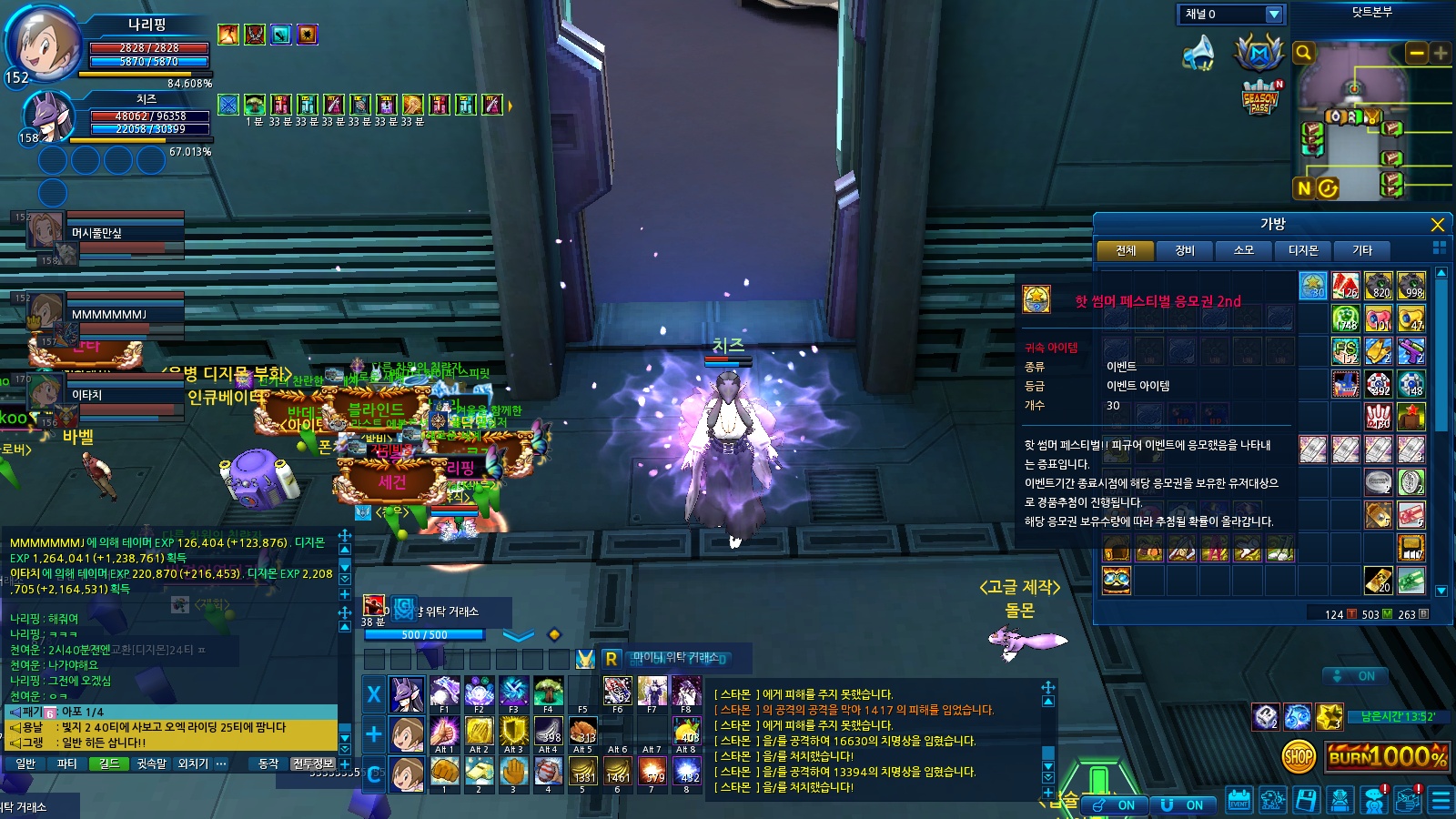Open the gold SHOP button
The width and height of the screenshot is (1456, 819).
click(1299, 755)
